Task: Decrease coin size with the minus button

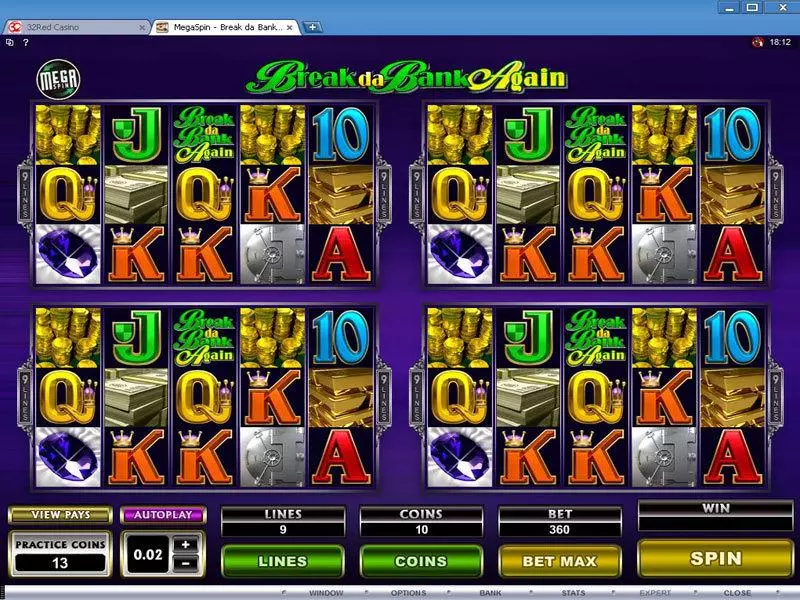Action: click(185, 561)
